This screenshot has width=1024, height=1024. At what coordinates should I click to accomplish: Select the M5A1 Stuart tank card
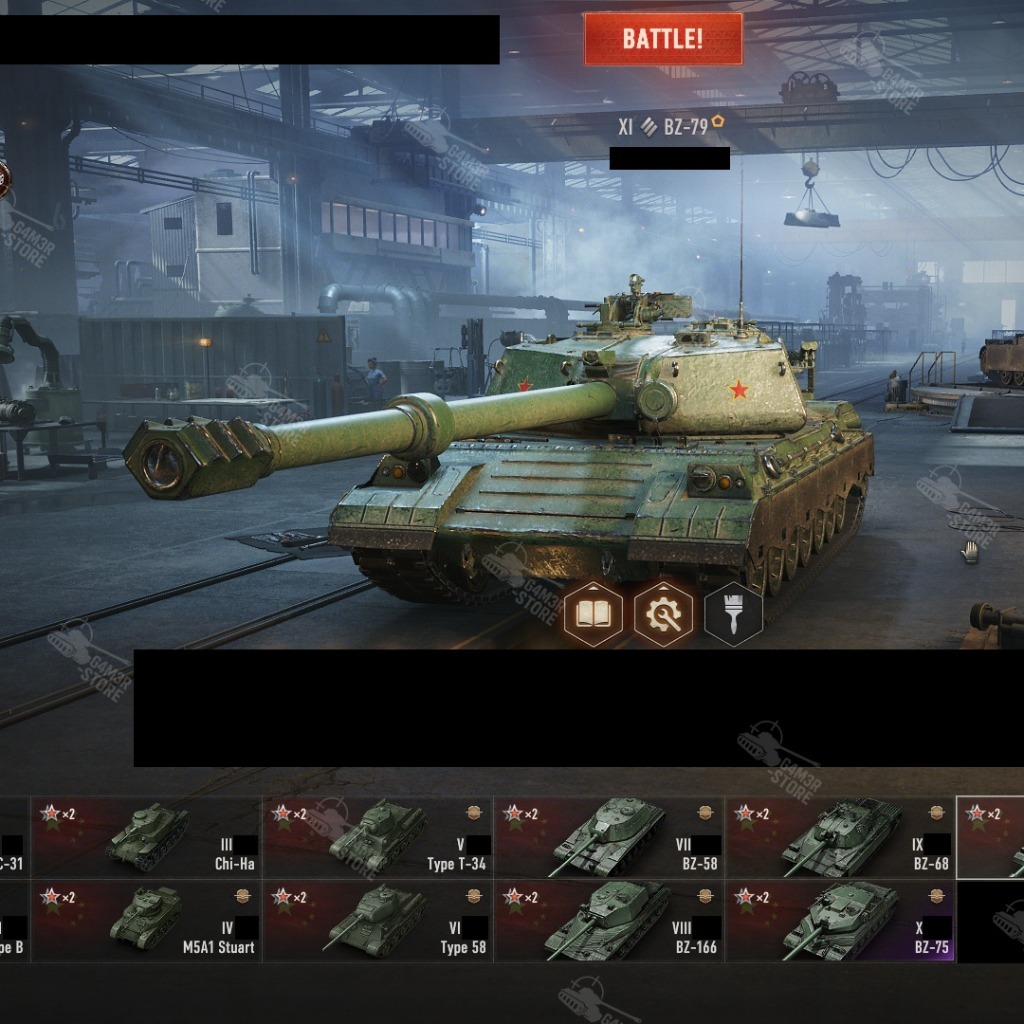point(147,921)
